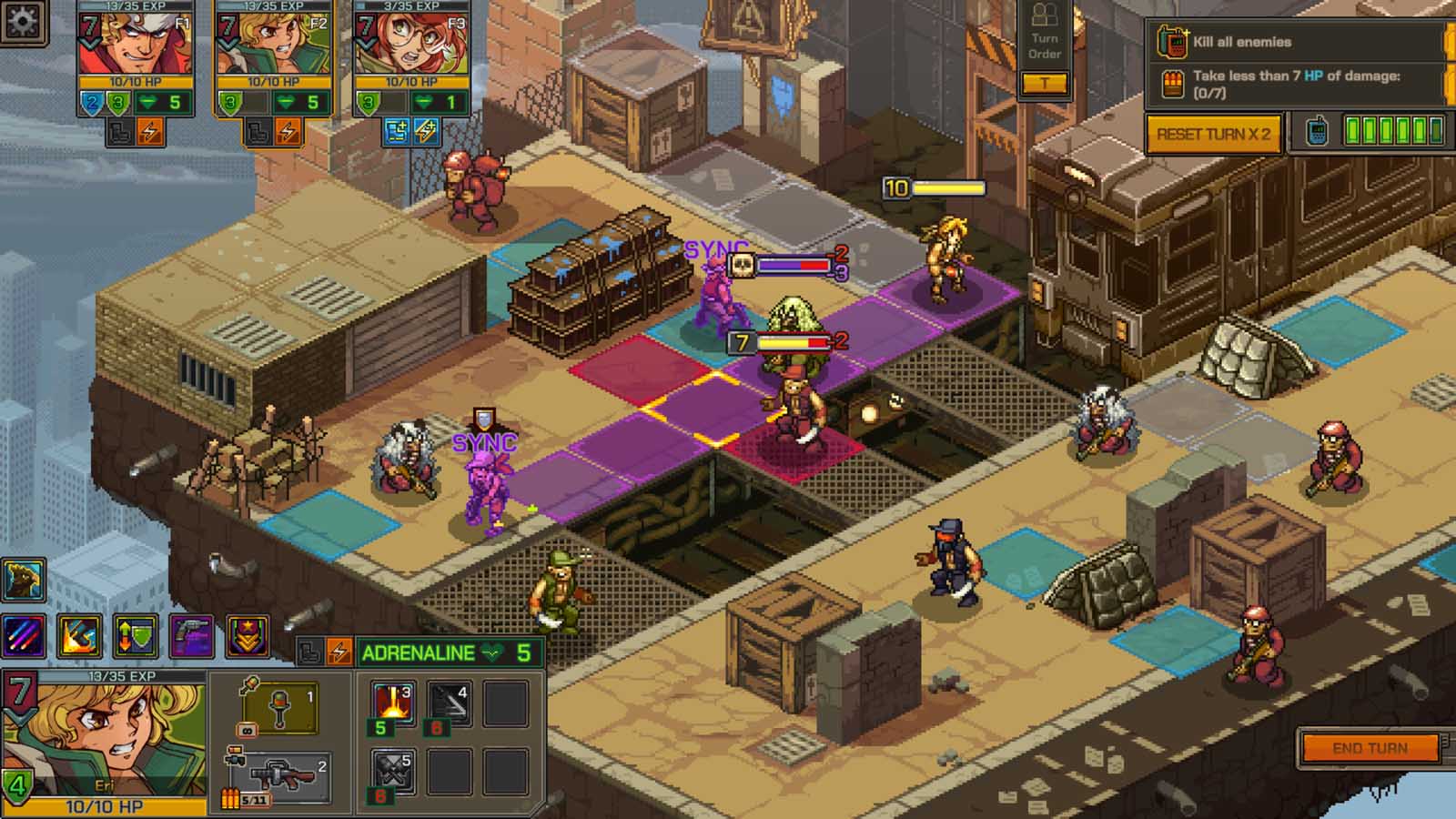Select the F1 squad member portrait
The width and height of the screenshot is (1456, 819).
point(135,44)
